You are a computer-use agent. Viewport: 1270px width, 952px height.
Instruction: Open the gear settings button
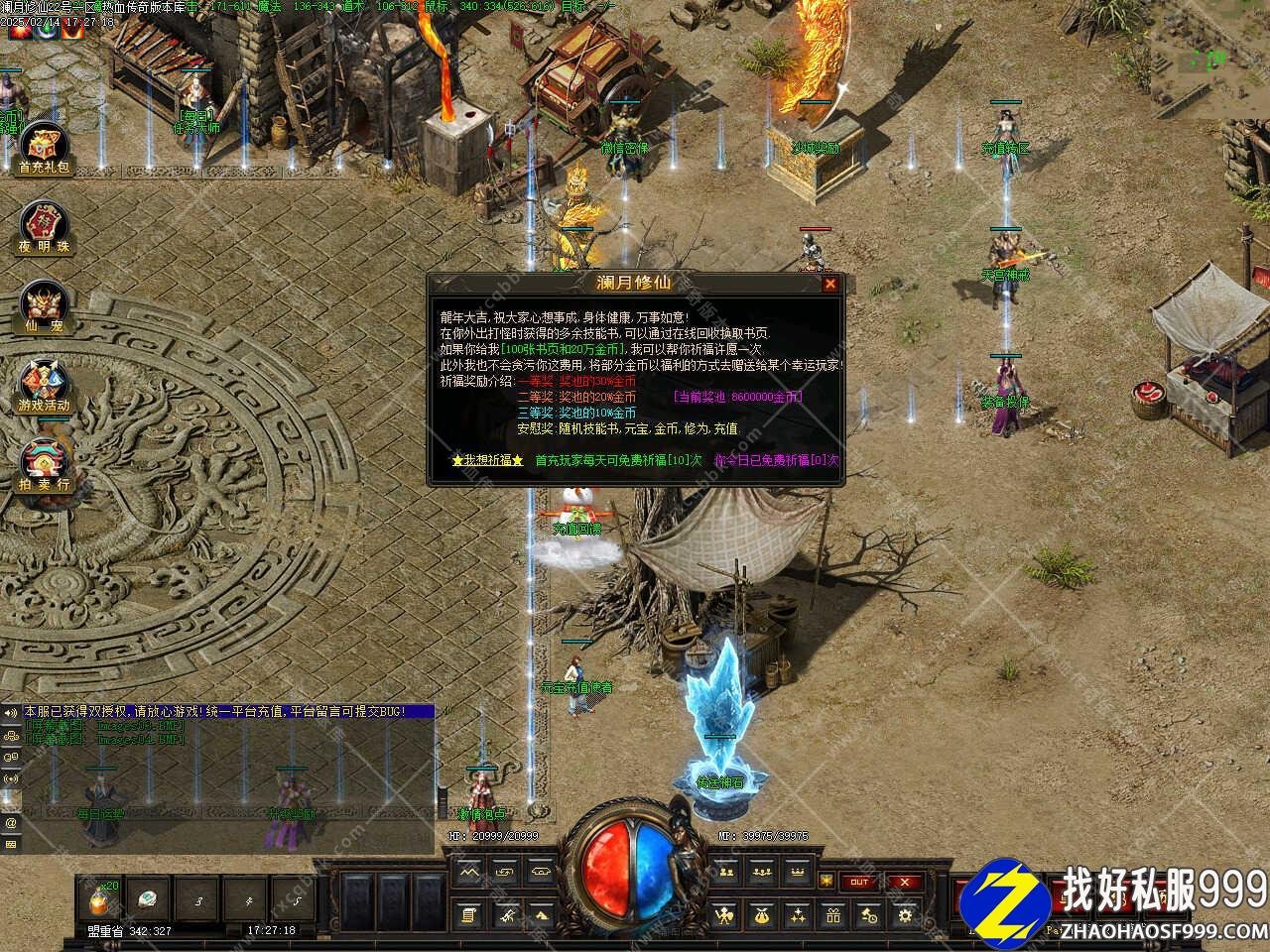(904, 915)
